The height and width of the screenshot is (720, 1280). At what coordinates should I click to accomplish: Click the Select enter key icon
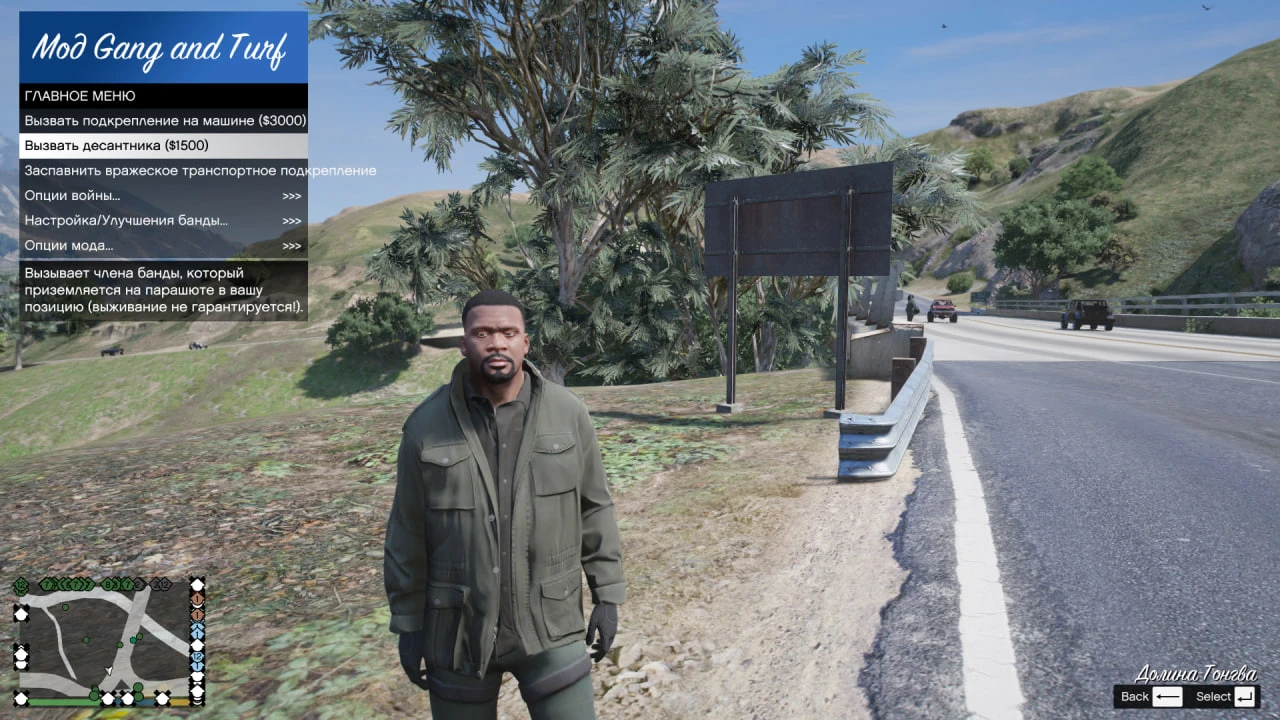pyautogui.click(x=1246, y=696)
